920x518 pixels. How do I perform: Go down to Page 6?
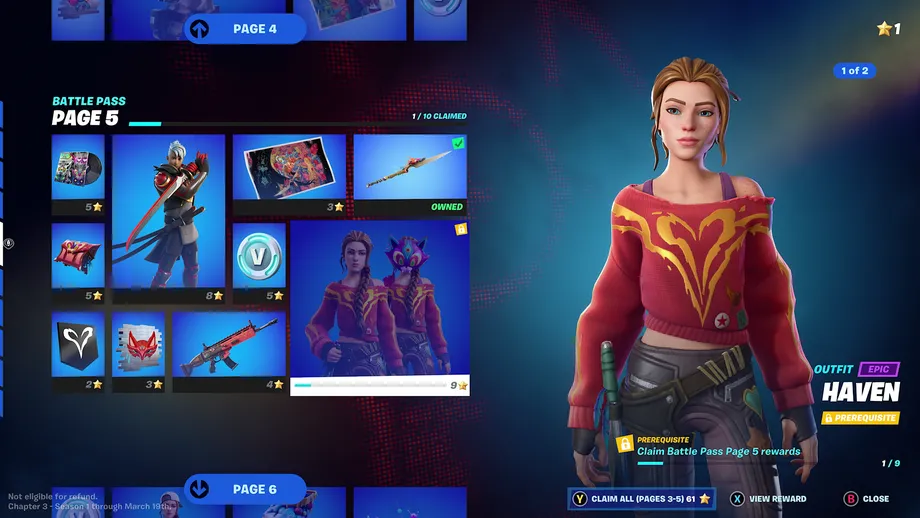pyautogui.click(x=245, y=489)
